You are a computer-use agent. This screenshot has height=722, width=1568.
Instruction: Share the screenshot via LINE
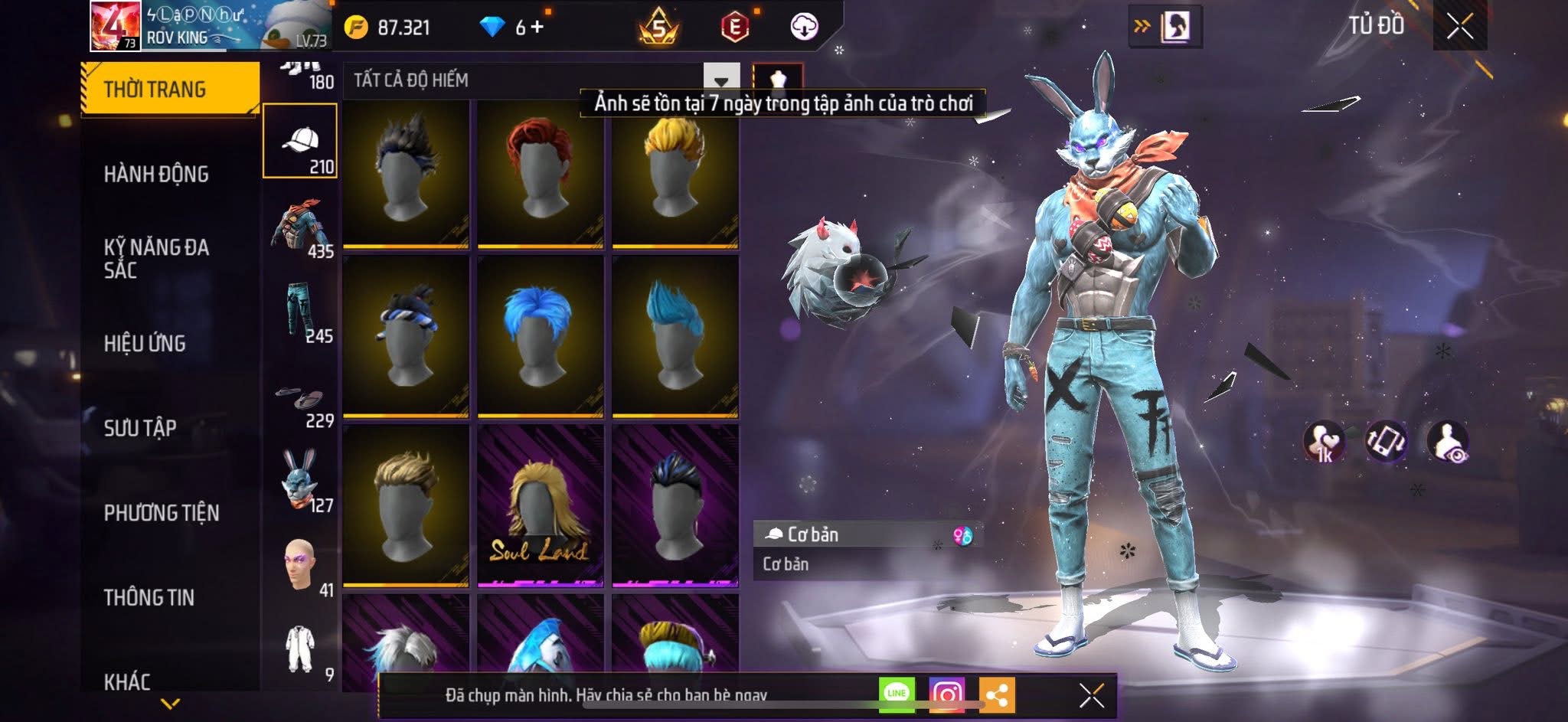tap(897, 694)
